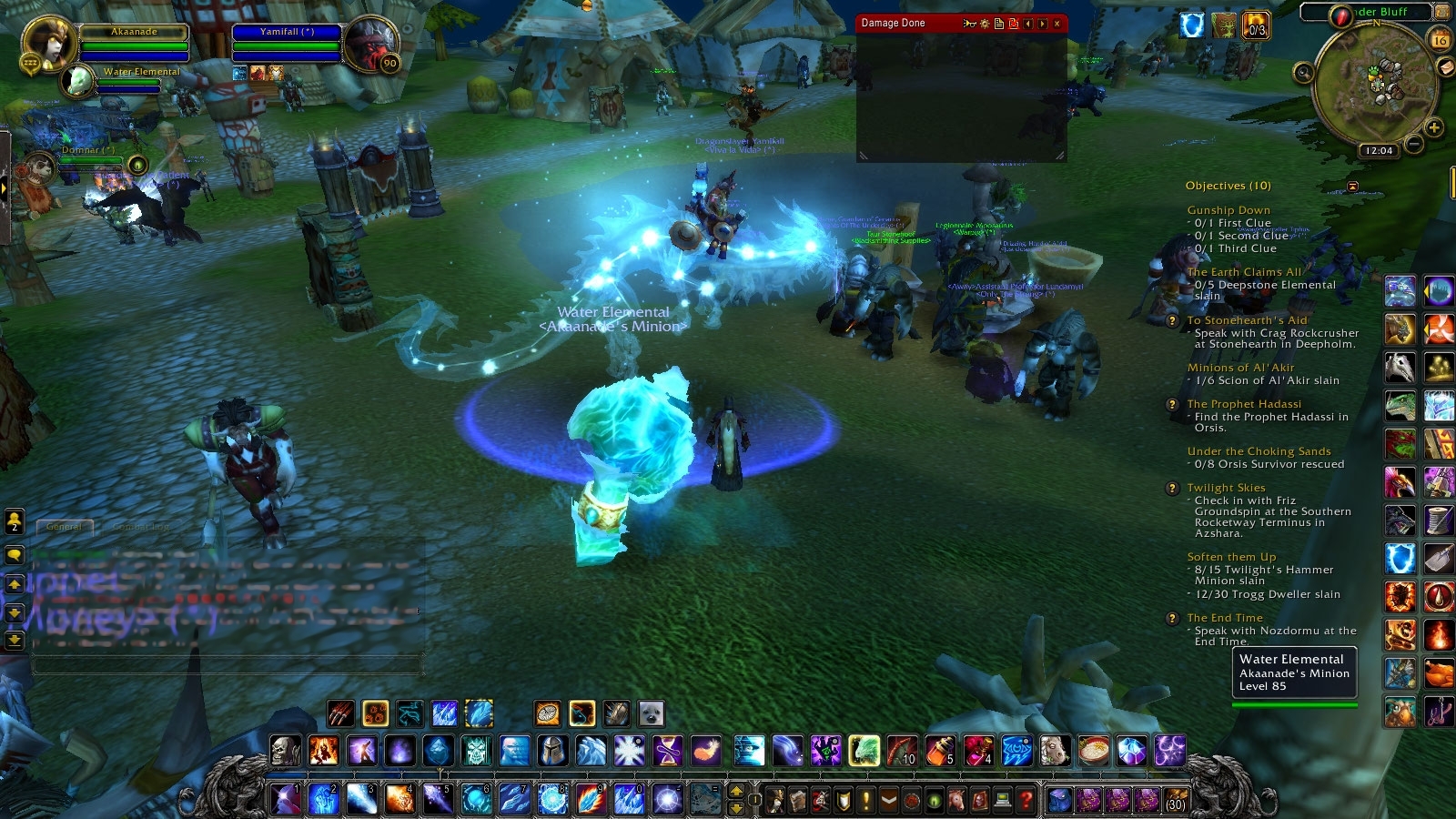Open the Guild tabard icon in the micro menu

click(x=887, y=801)
